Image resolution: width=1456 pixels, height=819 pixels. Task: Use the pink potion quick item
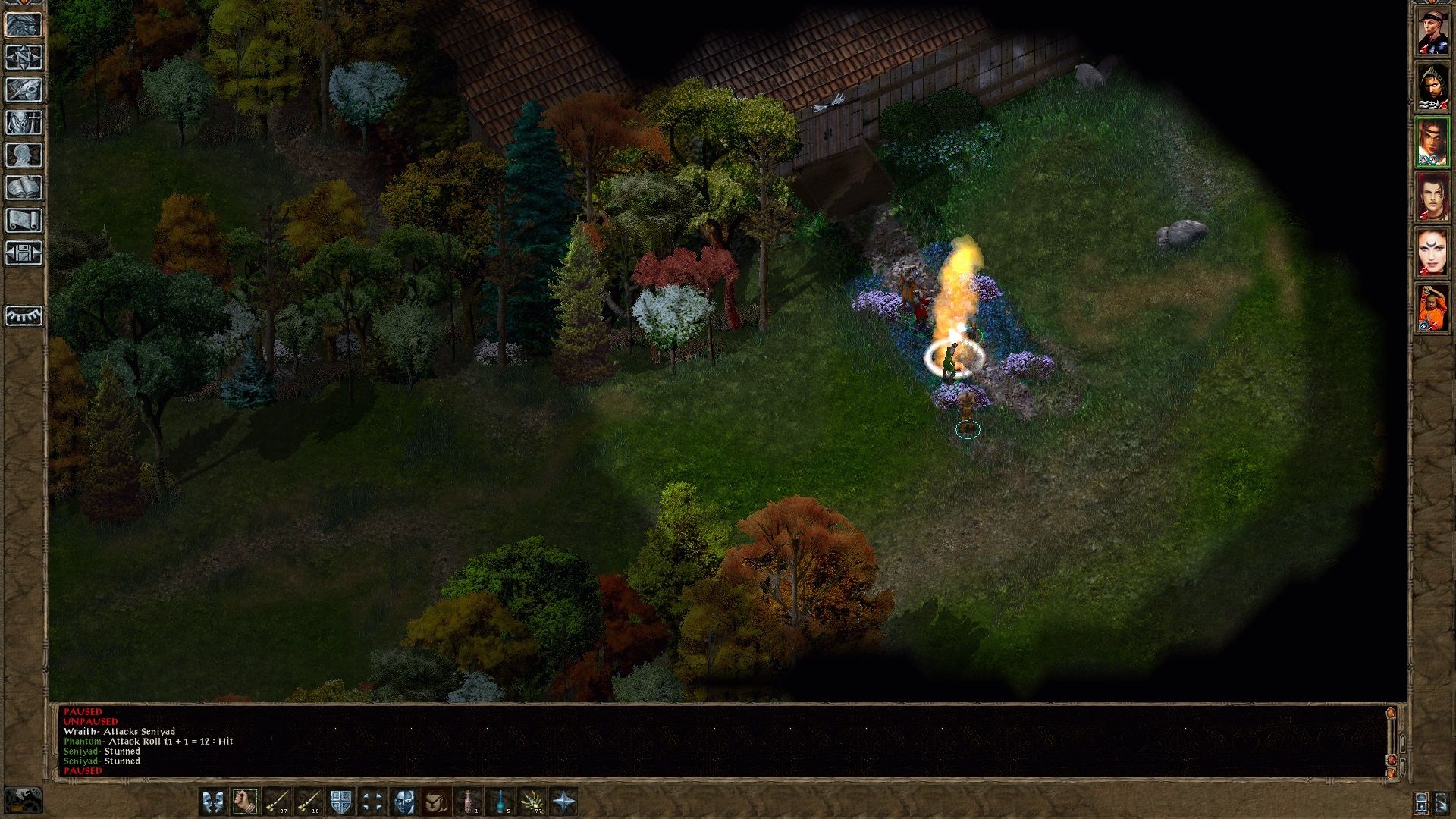[469, 802]
